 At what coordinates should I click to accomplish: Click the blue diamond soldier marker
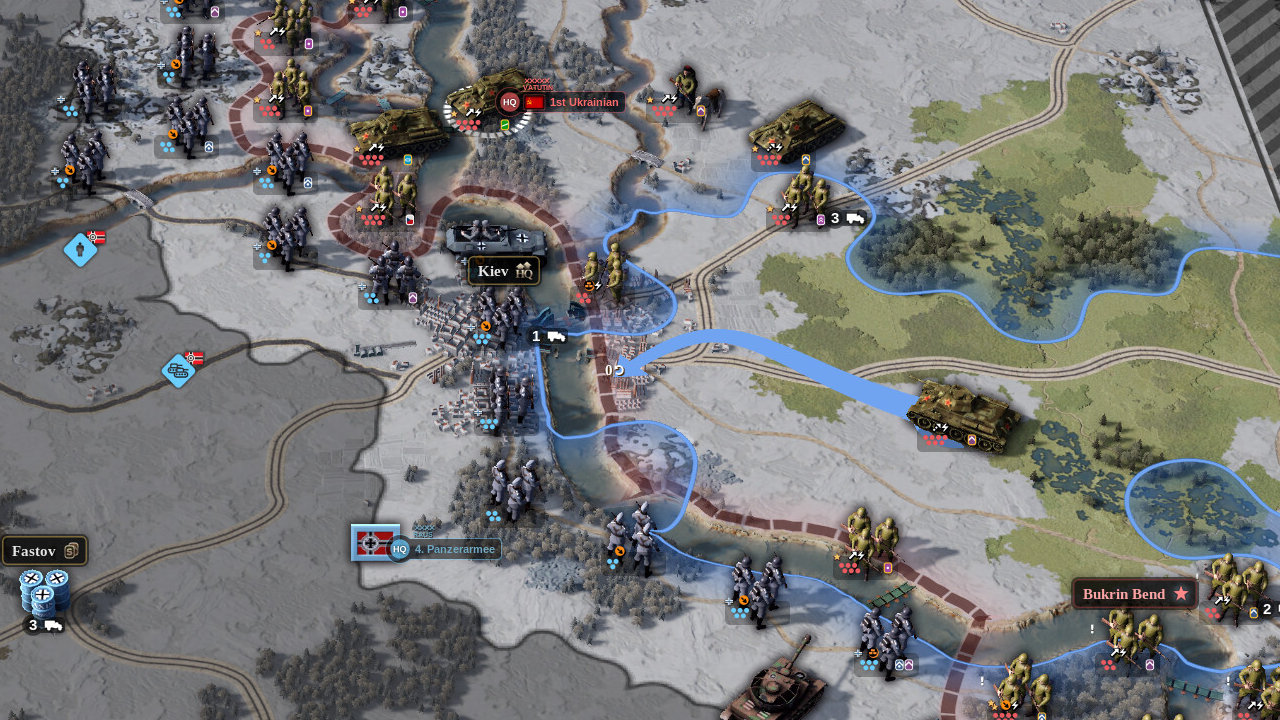click(x=80, y=249)
